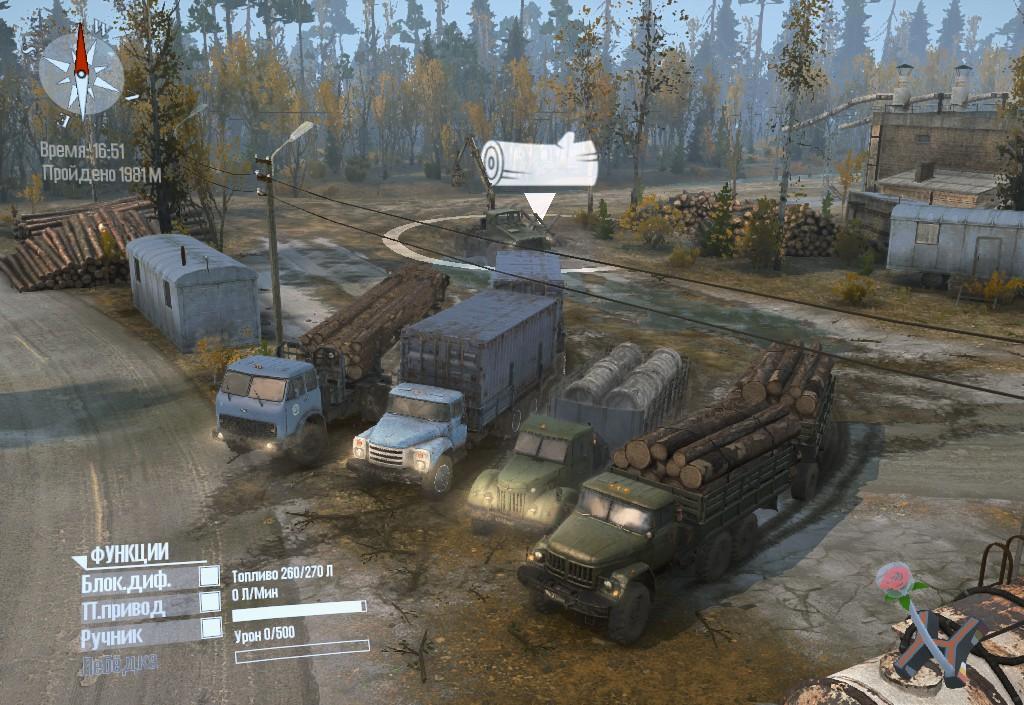The width and height of the screenshot is (1024, 705).
Task: Select the greyed-out Лебёдка winch function
Action: (119, 662)
